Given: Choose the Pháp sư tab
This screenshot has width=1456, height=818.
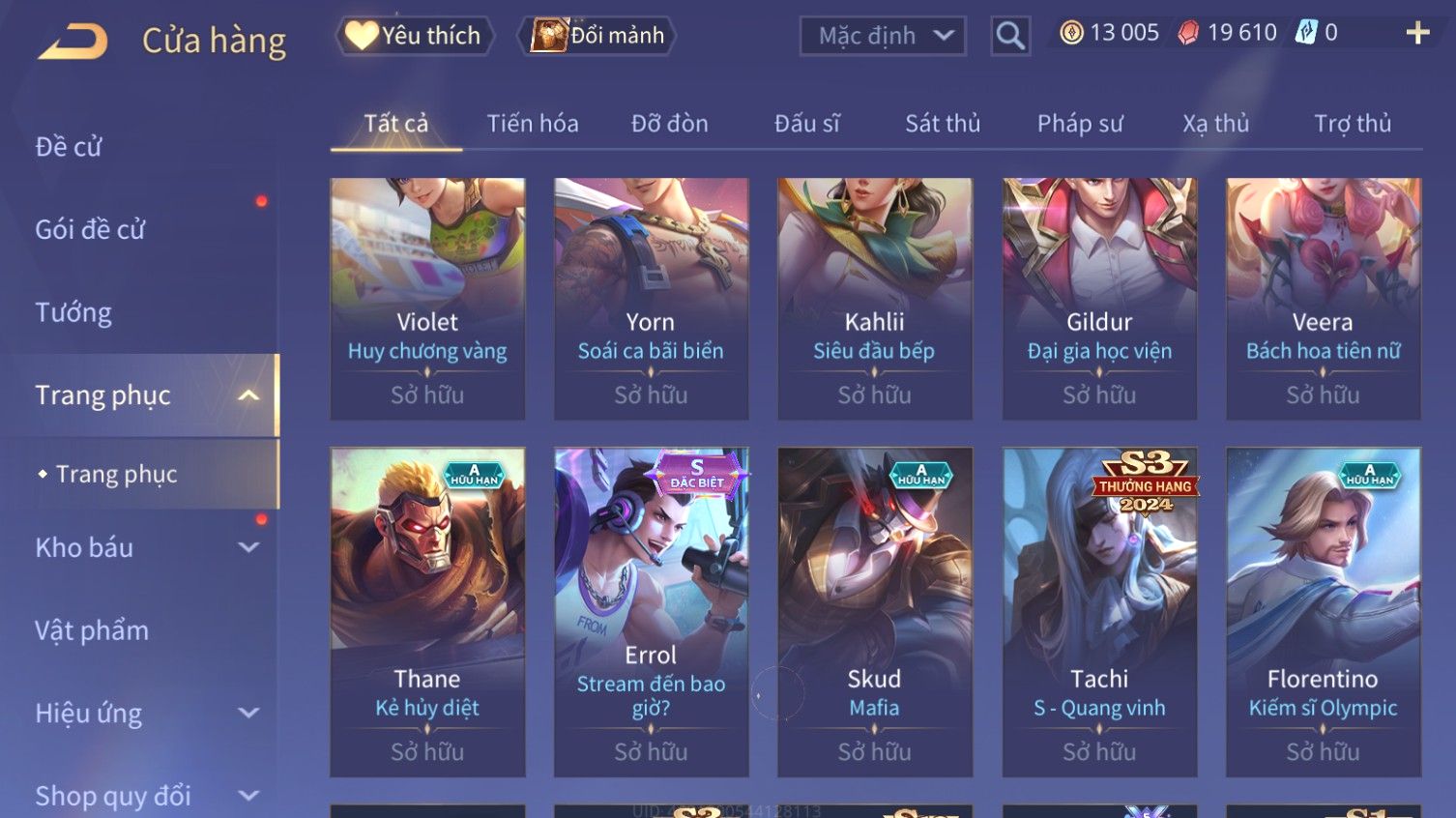Looking at the screenshot, I should [1080, 124].
